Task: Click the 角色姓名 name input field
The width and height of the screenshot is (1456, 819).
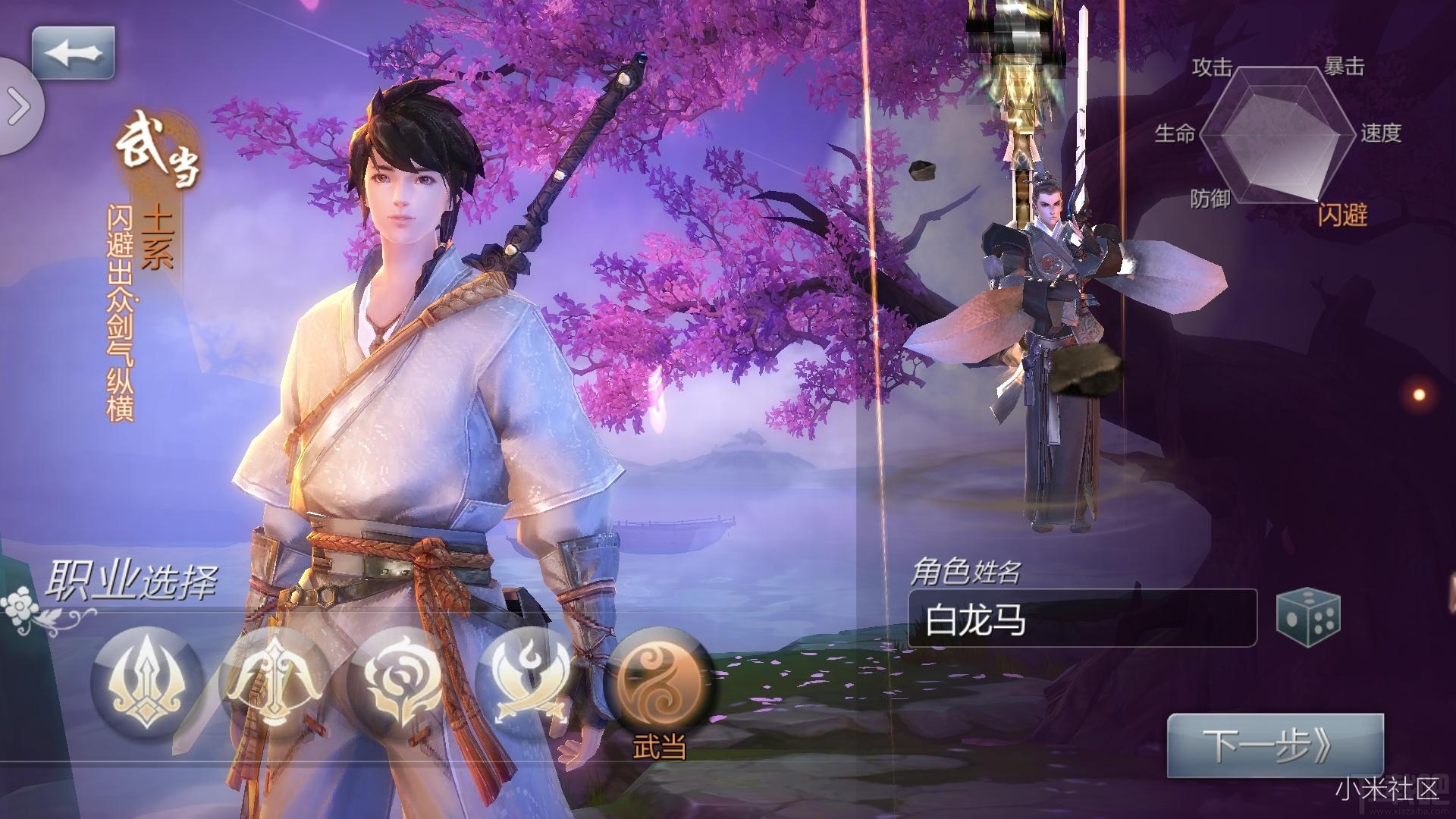Action: point(1081,619)
